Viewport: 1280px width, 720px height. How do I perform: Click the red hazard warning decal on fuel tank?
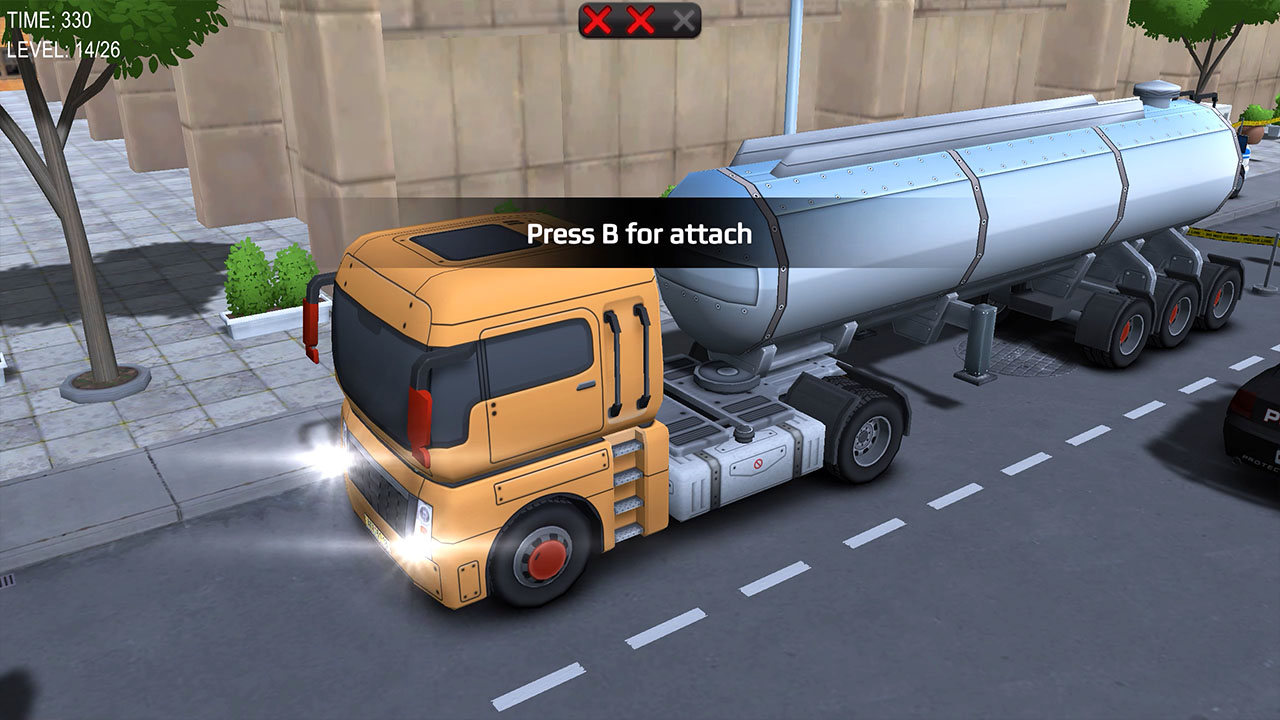759,463
